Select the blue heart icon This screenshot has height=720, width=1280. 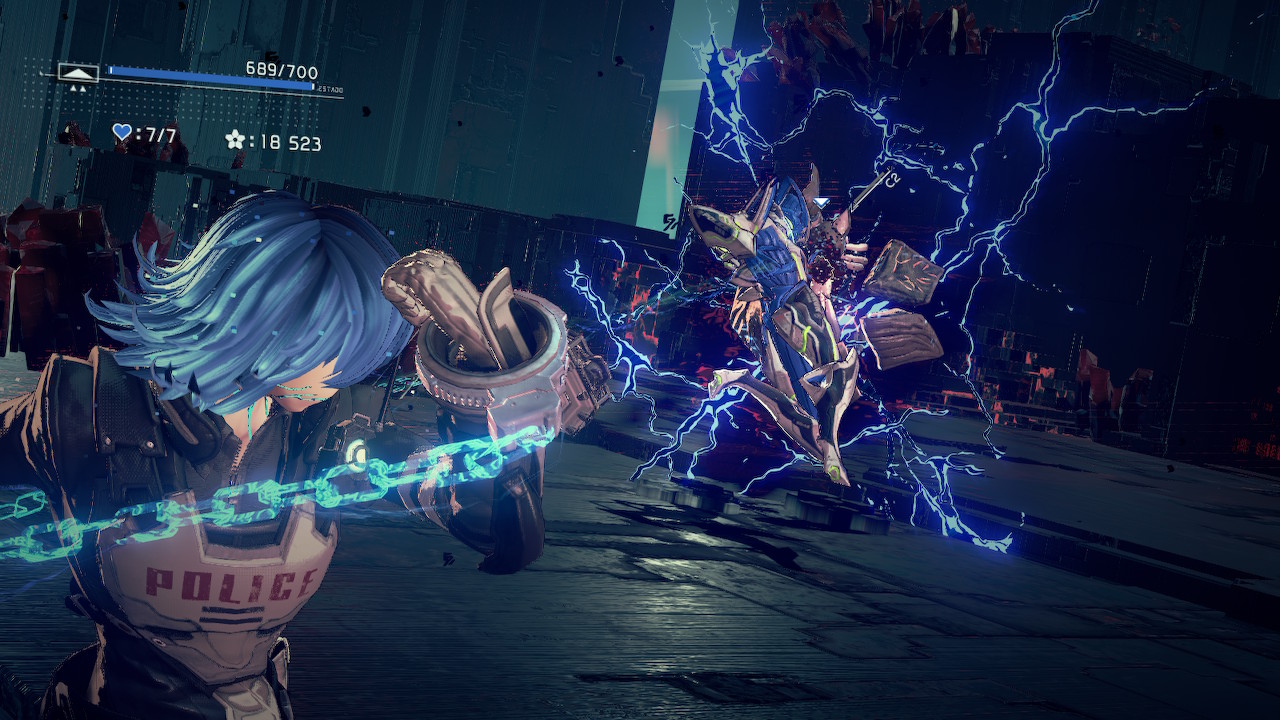point(122,132)
